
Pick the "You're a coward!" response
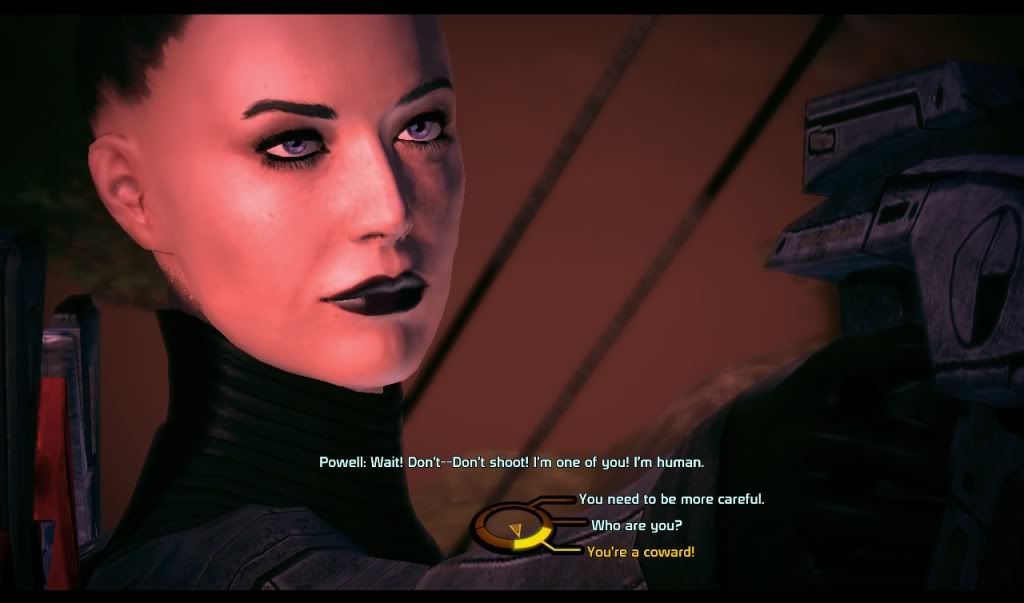tap(640, 551)
